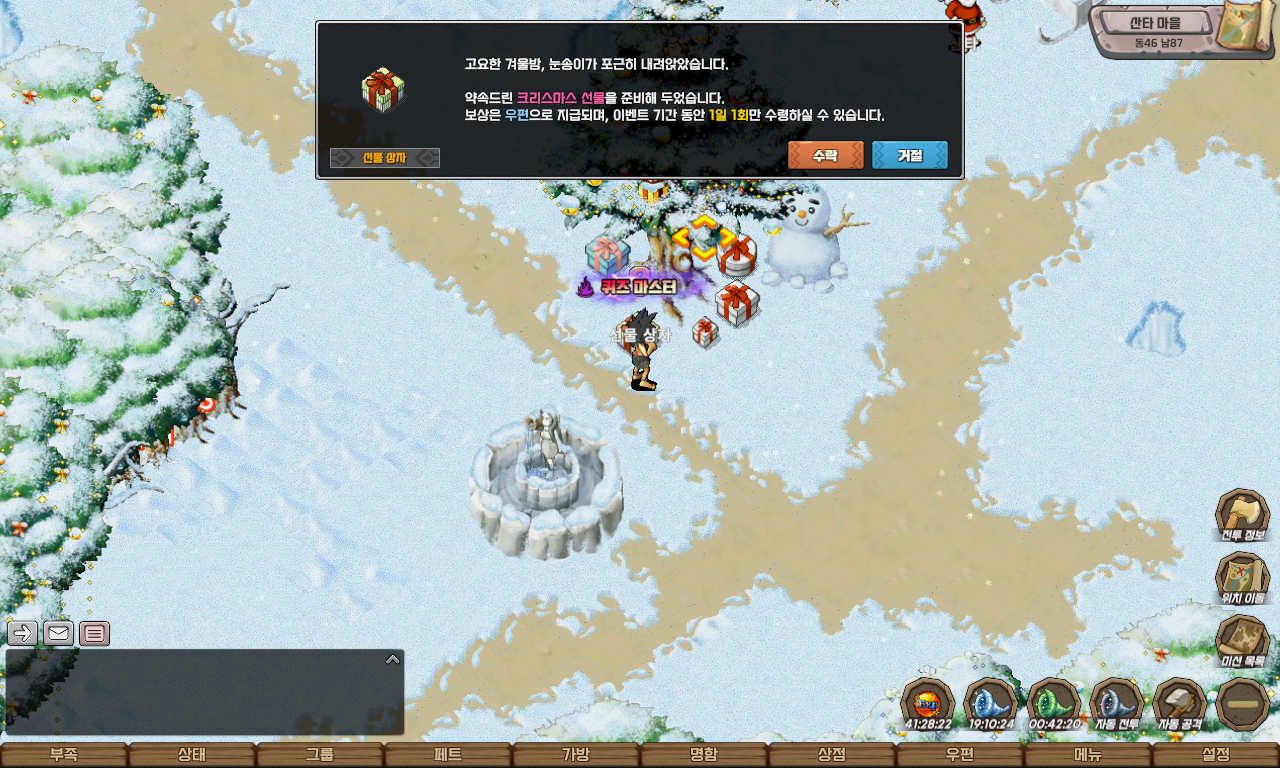Expand the chat window with arrow
This screenshot has width=1280, height=768.
[393, 659]
